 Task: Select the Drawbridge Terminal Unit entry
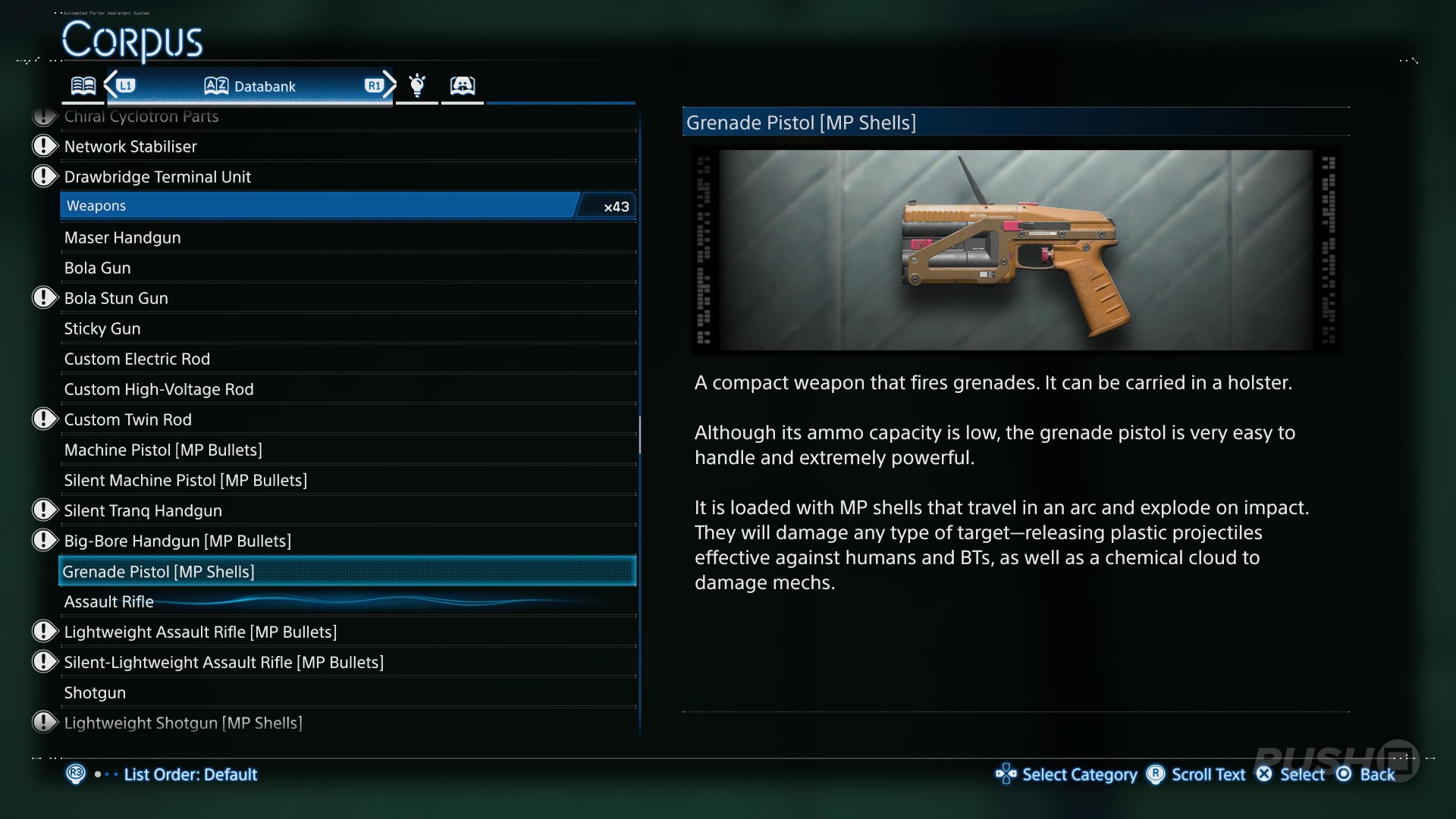(x=158, y=177)
